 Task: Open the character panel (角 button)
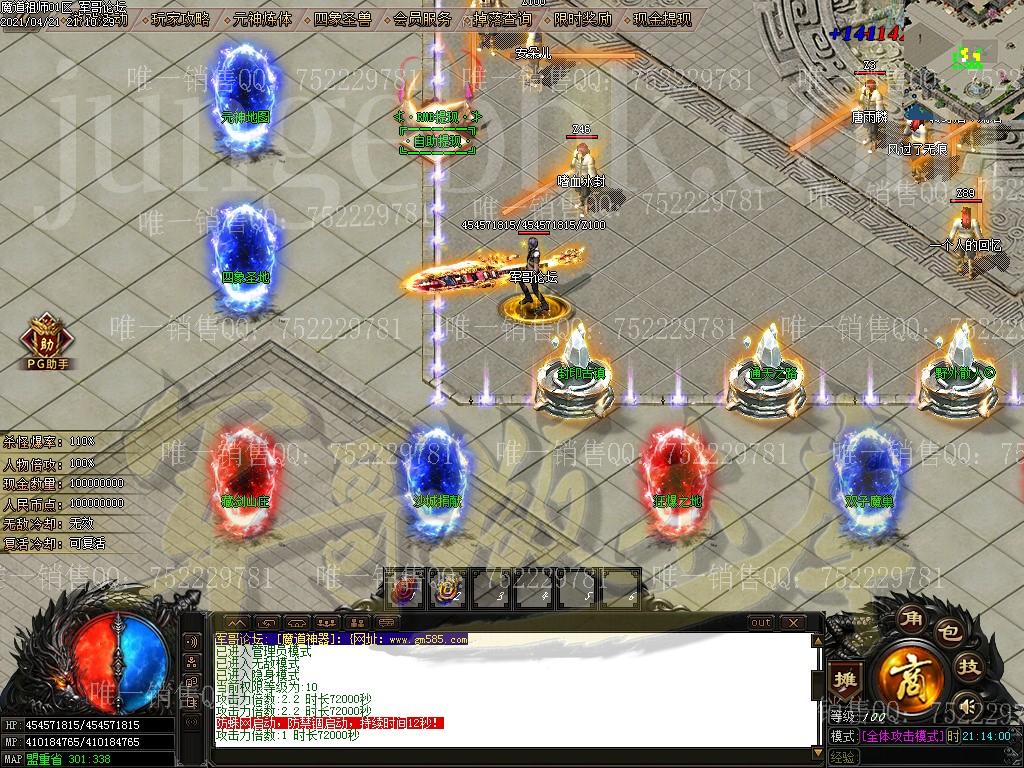pos(910,616)
